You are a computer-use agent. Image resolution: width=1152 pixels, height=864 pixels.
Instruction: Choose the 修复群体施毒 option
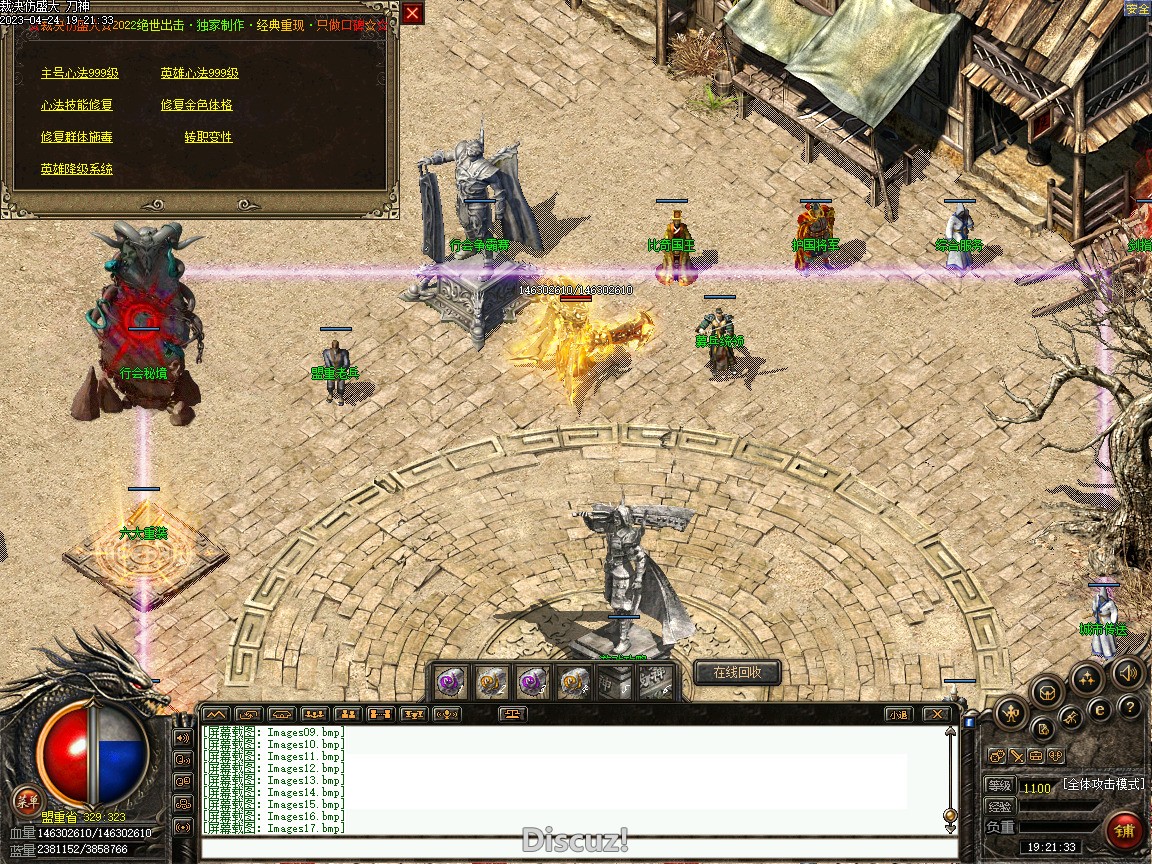tap(77, 137)
